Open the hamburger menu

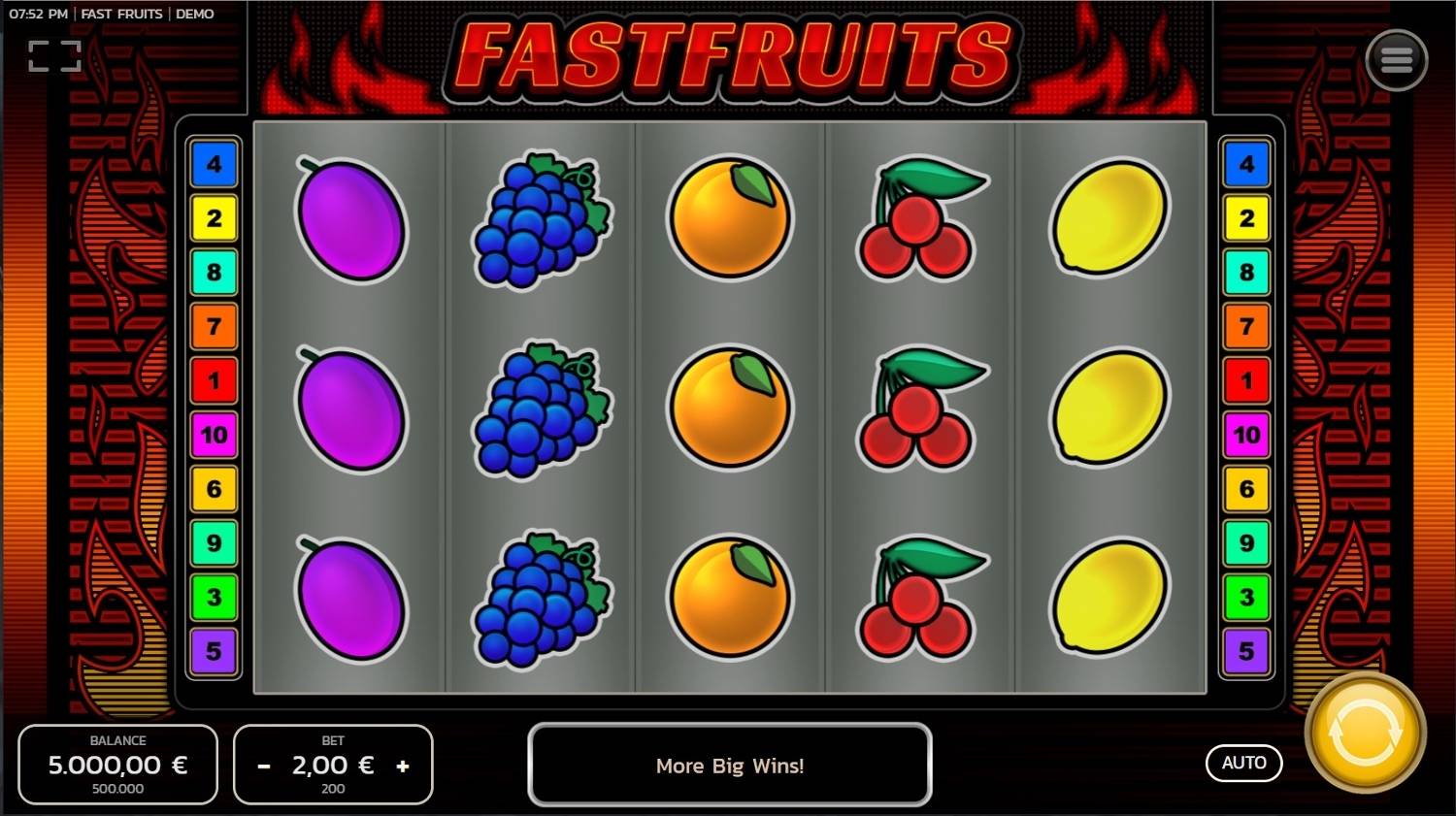(1396, 58)
